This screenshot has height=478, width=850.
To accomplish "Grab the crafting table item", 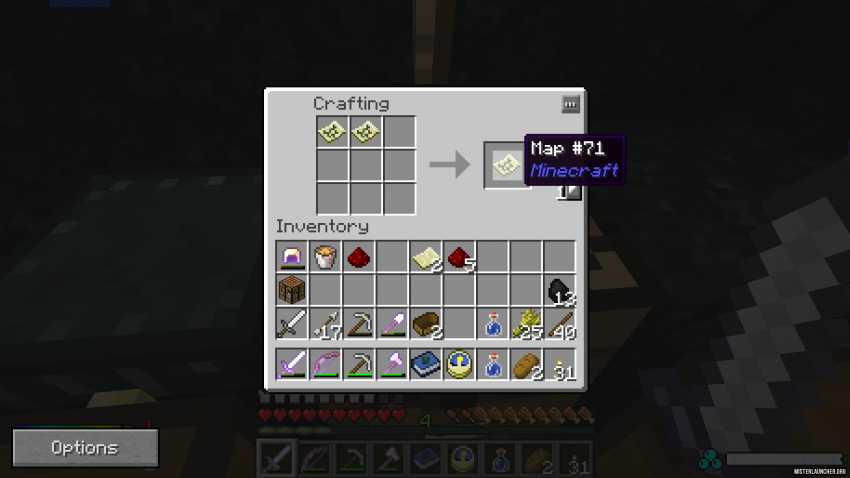I will (292, 291).
